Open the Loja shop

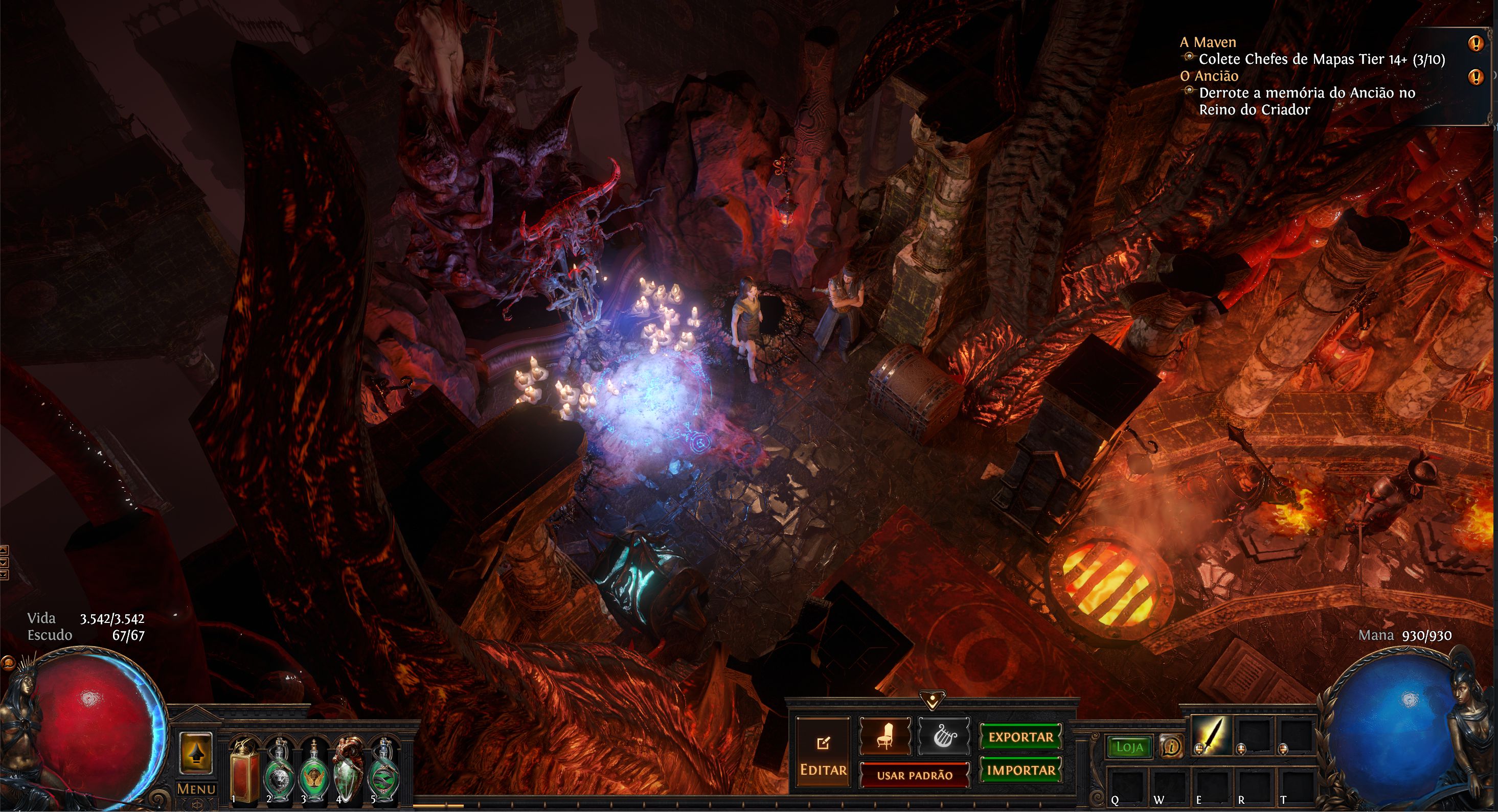click(x=1129, y=747)
